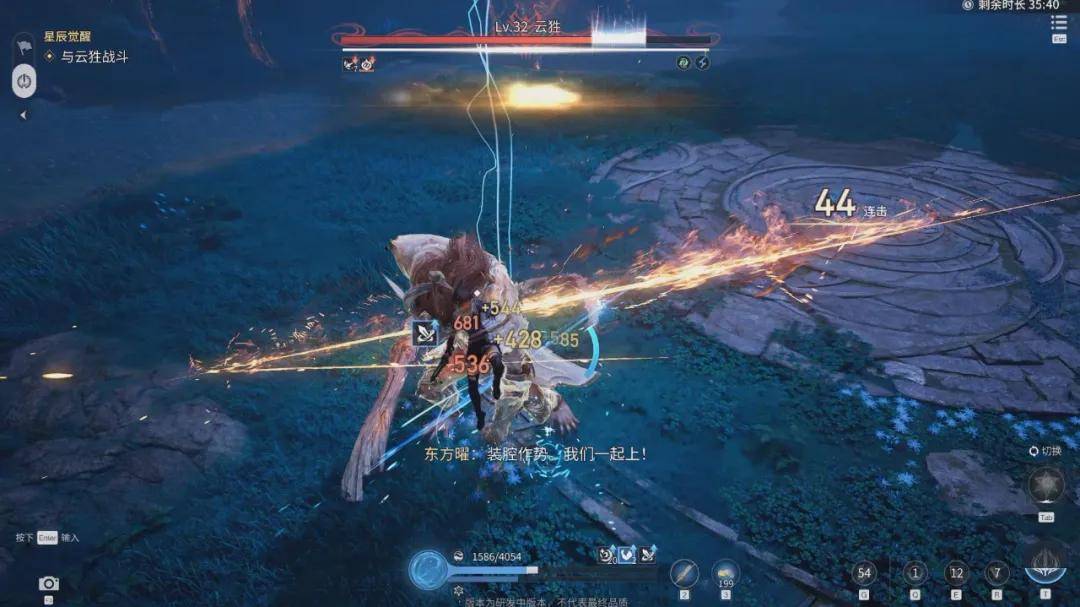Click the power icon button

pos(23,82)
